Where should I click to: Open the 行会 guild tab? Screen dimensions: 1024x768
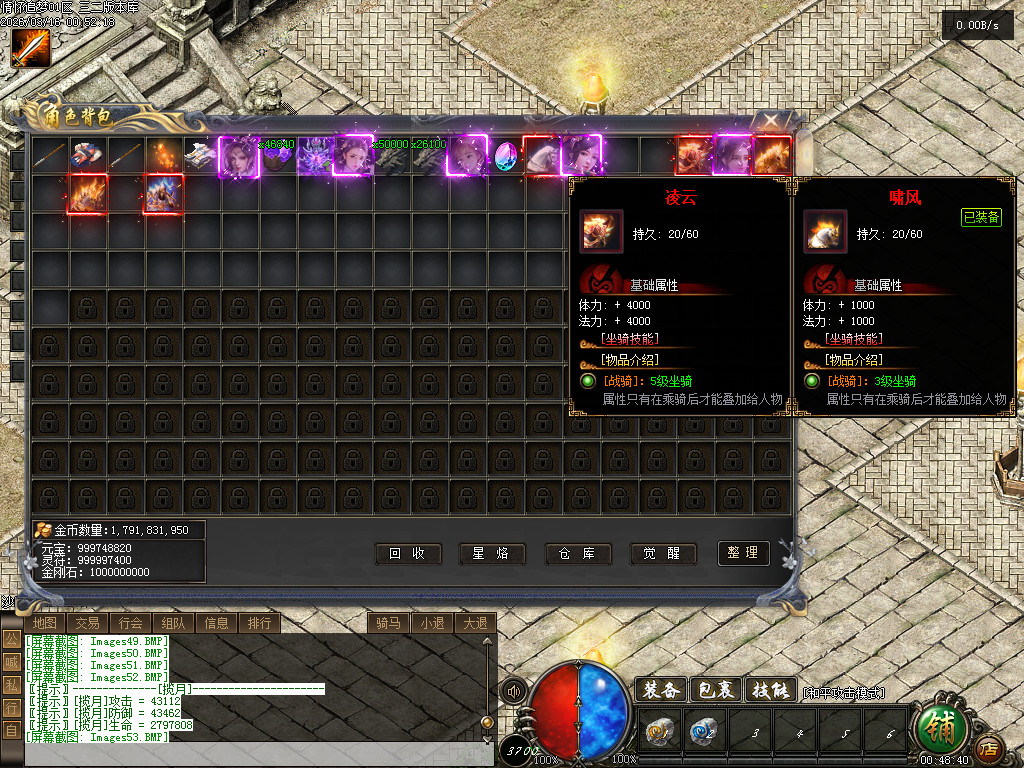(x=130, y=623)
